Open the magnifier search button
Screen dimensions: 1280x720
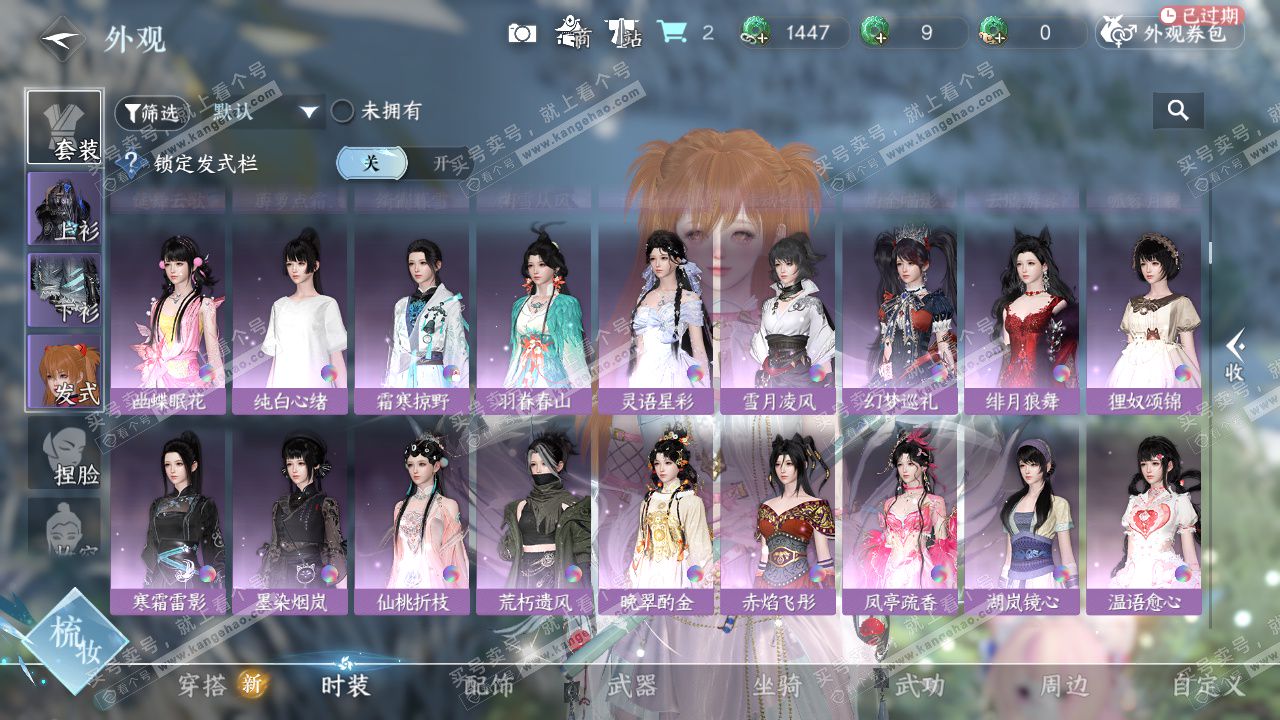pyautogui.click(x=1178, y=111)
